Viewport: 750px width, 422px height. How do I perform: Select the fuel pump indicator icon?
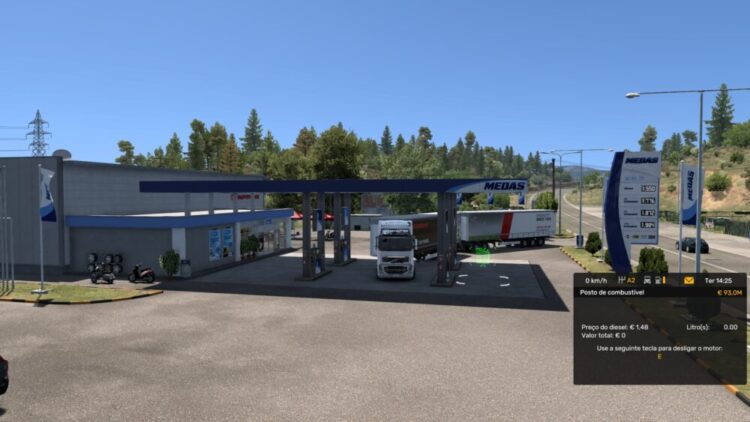(659, 281)
